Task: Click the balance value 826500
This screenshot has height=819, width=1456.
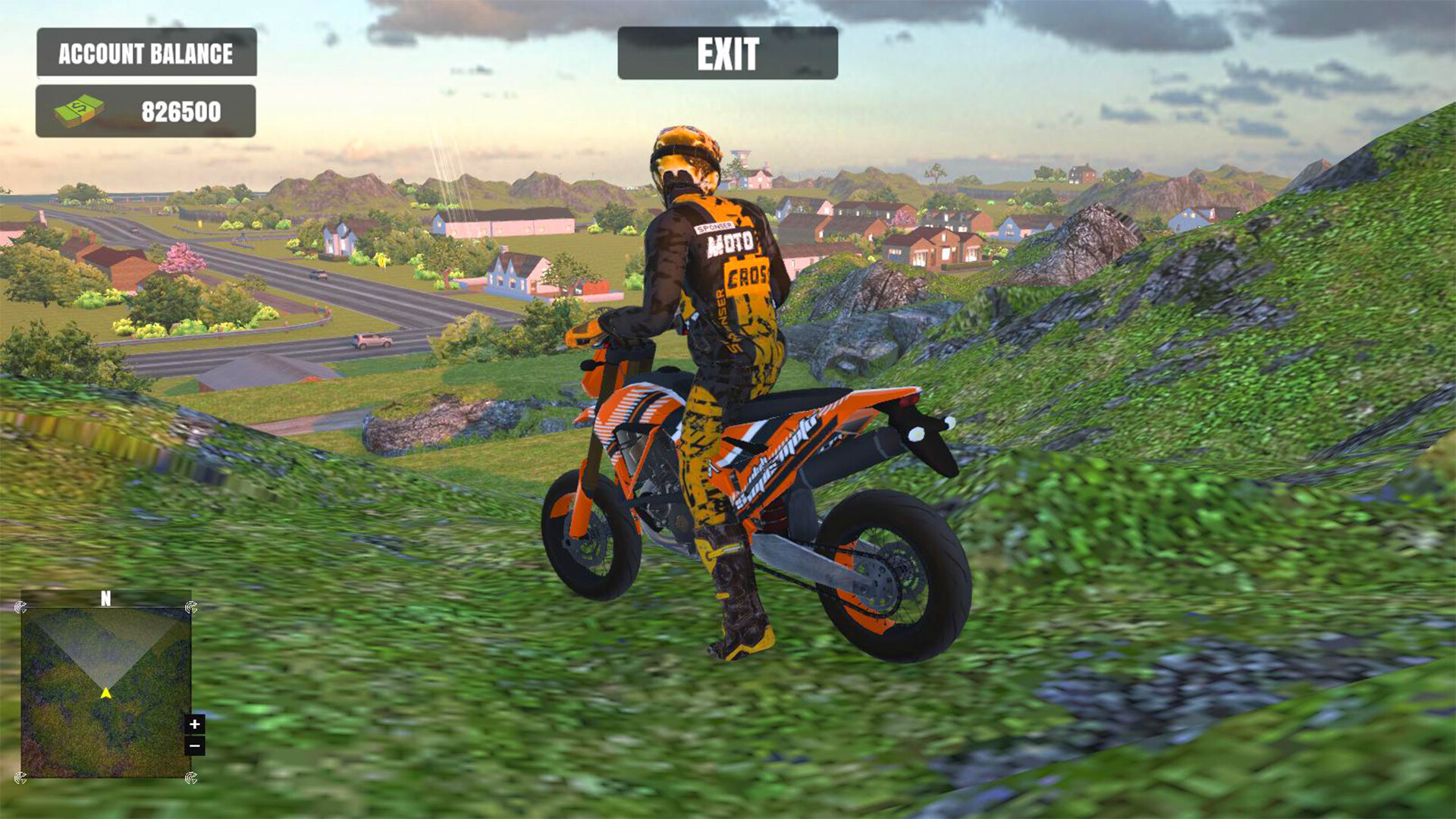Action: (x=180, y=111)
